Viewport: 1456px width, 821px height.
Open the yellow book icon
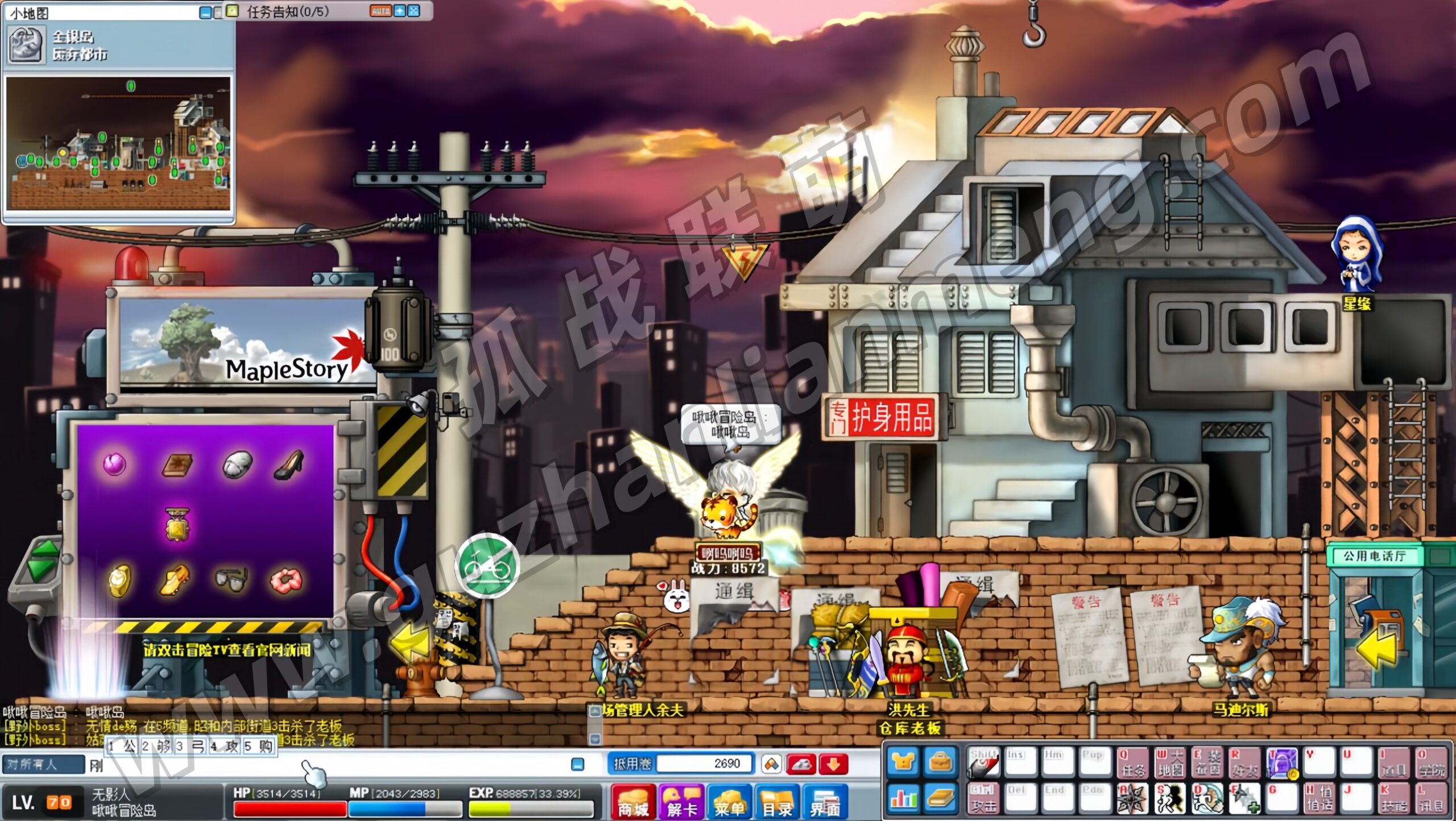click(x=940, y=798)
